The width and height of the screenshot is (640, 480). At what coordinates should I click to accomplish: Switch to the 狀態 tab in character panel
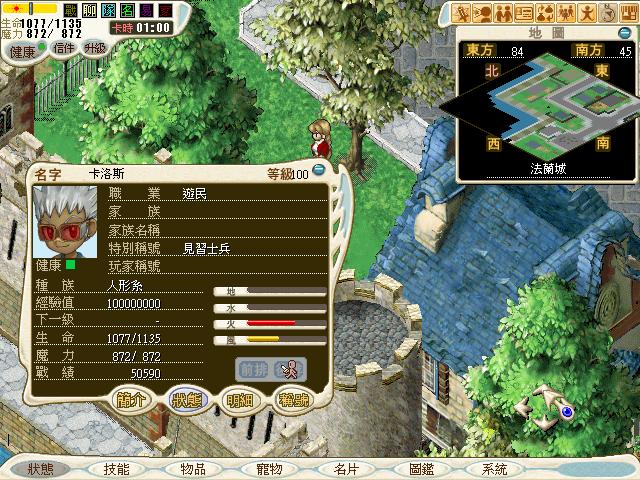[187, 399]
